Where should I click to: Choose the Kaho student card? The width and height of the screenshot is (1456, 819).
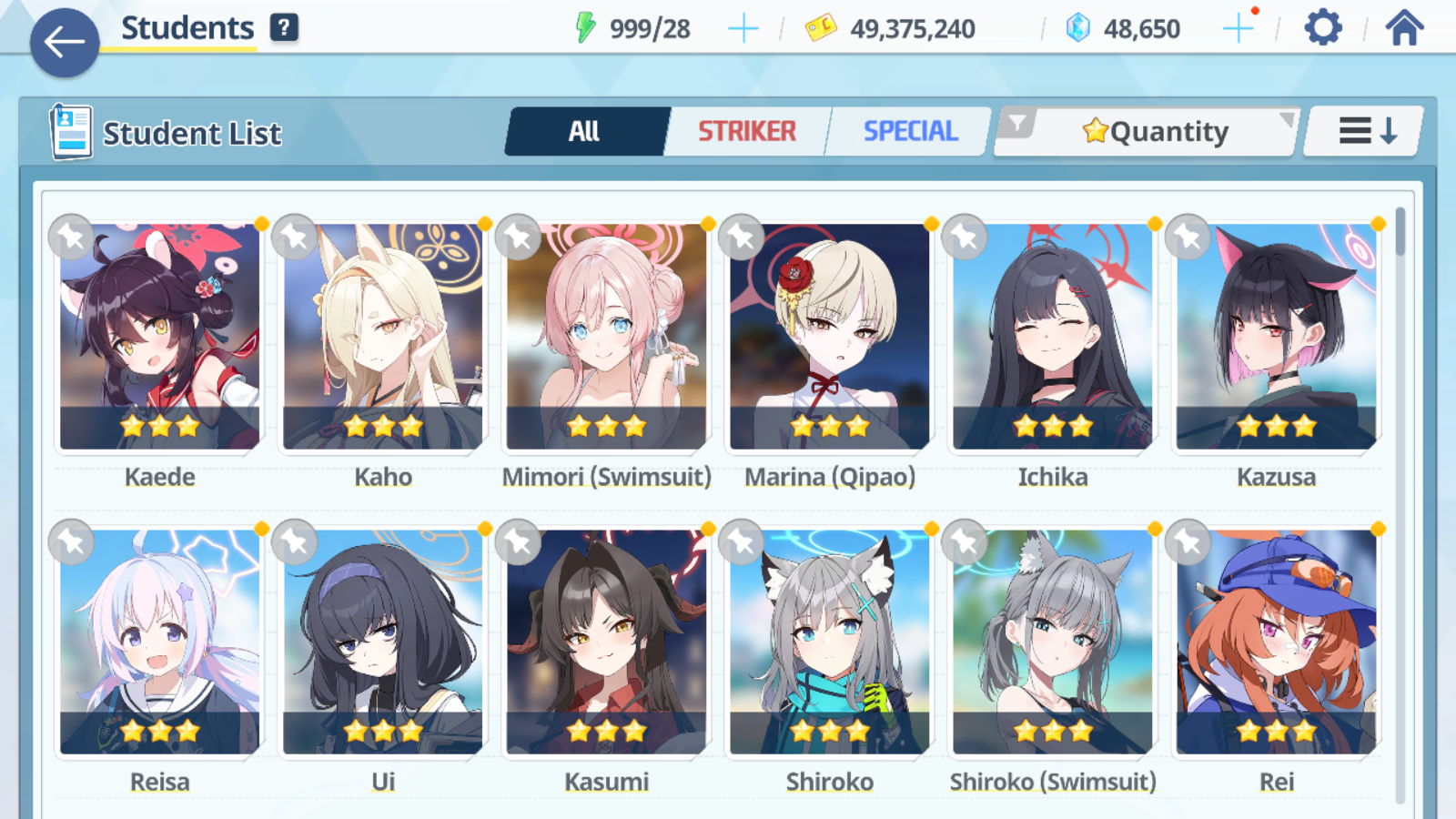coord(383,337)
